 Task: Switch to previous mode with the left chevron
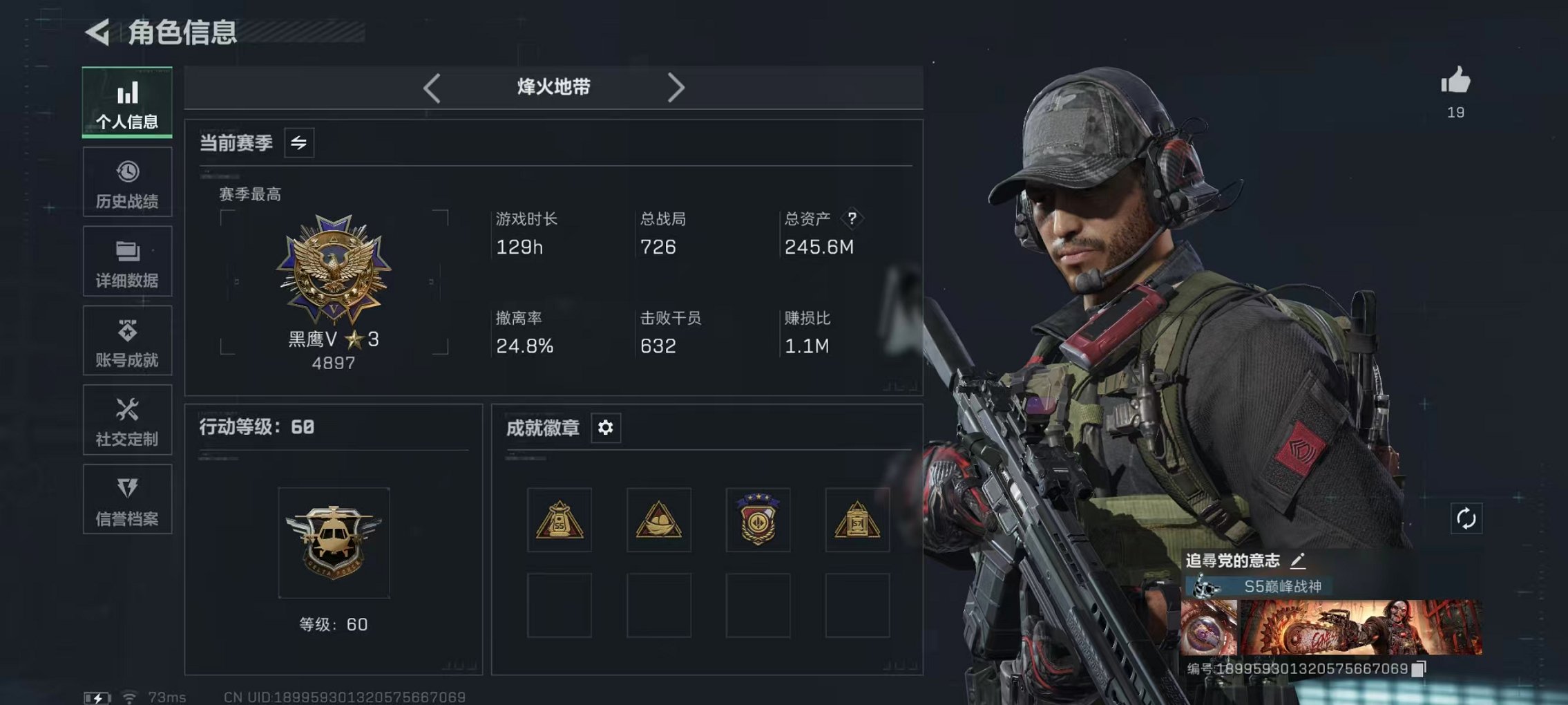click(x=432, y=87)
